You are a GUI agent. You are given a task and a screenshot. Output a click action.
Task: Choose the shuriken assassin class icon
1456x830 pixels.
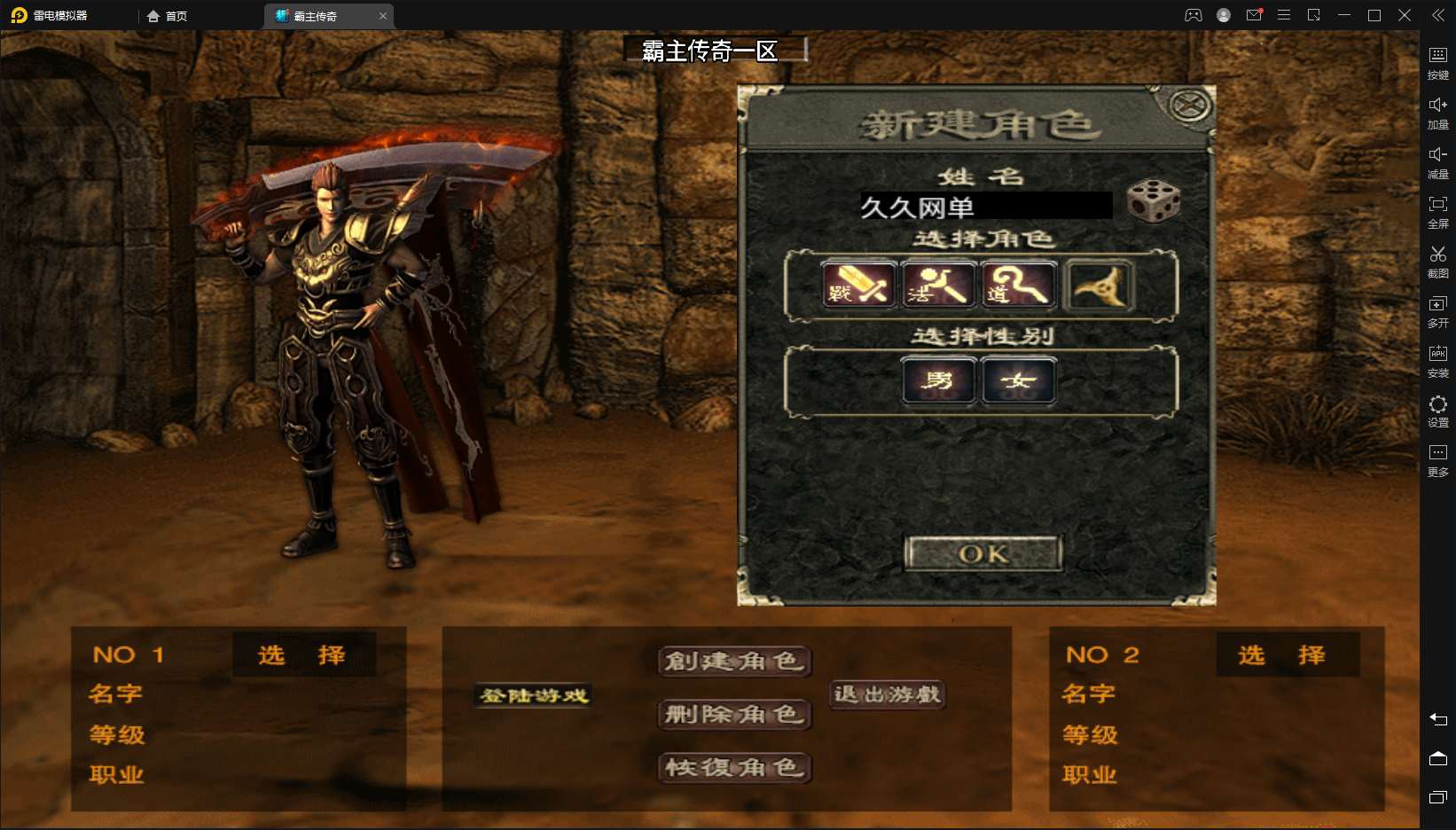1100,286
